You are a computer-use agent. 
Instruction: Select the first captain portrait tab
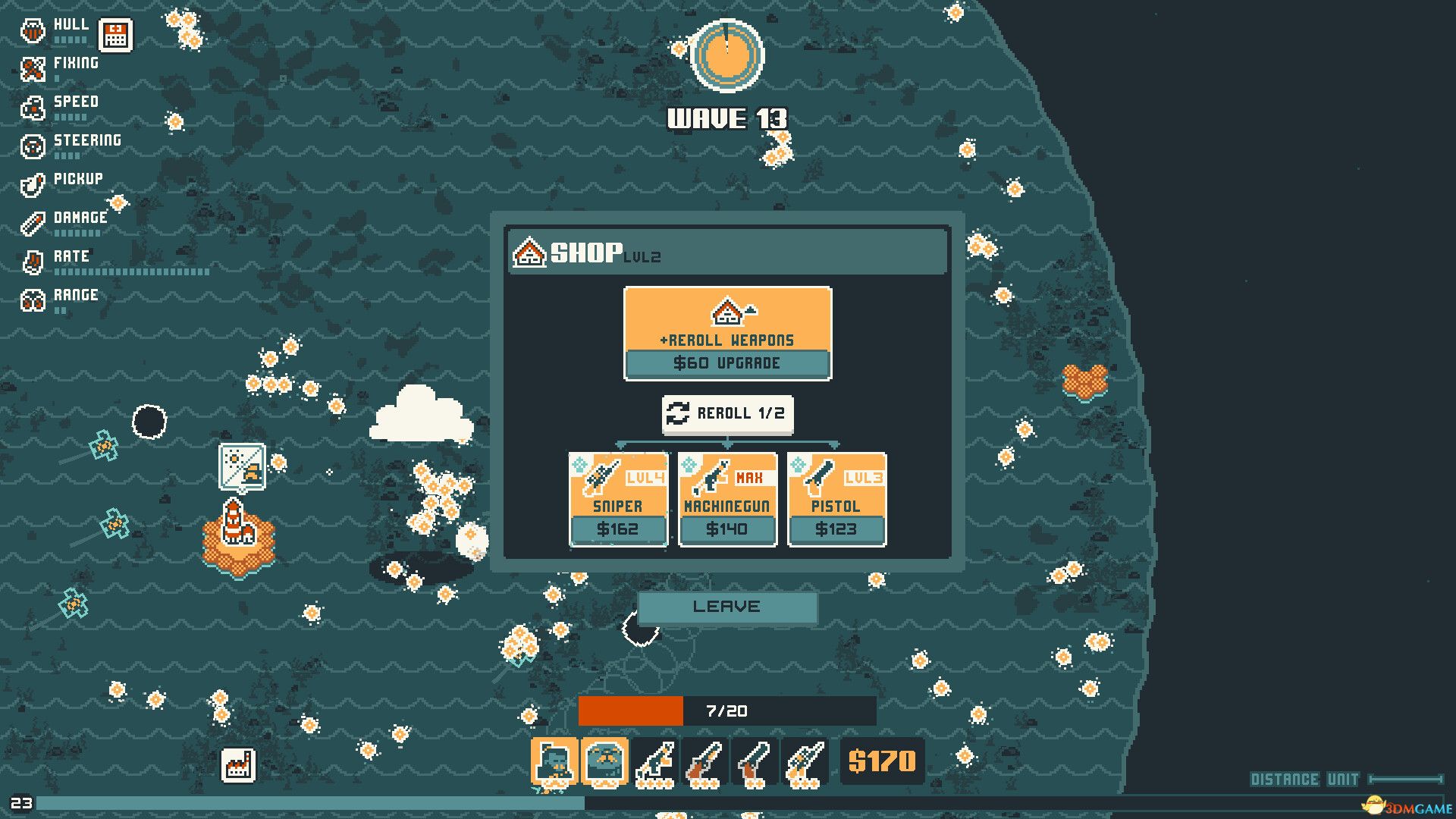tap(555, 761)
